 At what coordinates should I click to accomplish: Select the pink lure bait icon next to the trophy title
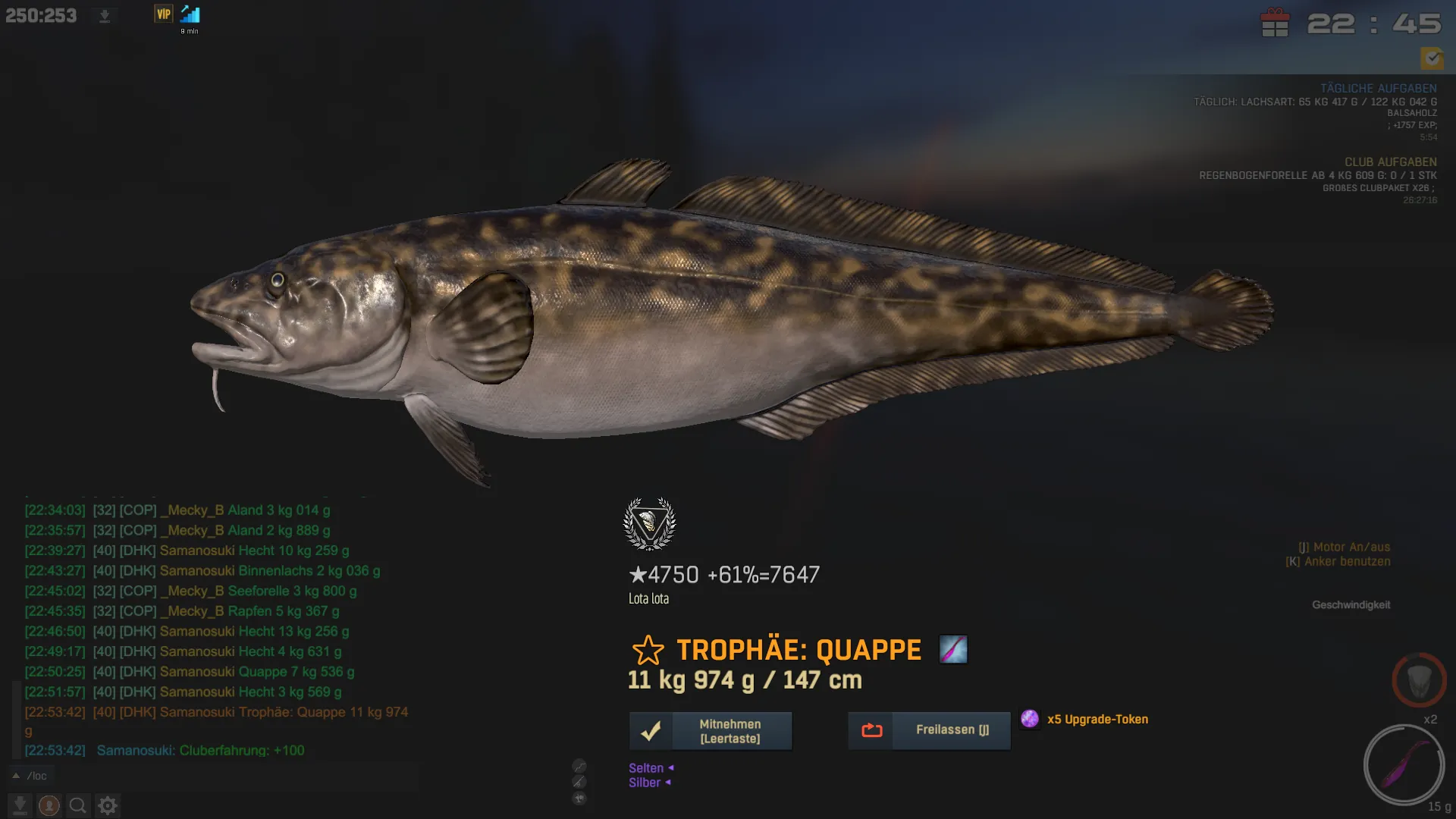tap(953, 649)
